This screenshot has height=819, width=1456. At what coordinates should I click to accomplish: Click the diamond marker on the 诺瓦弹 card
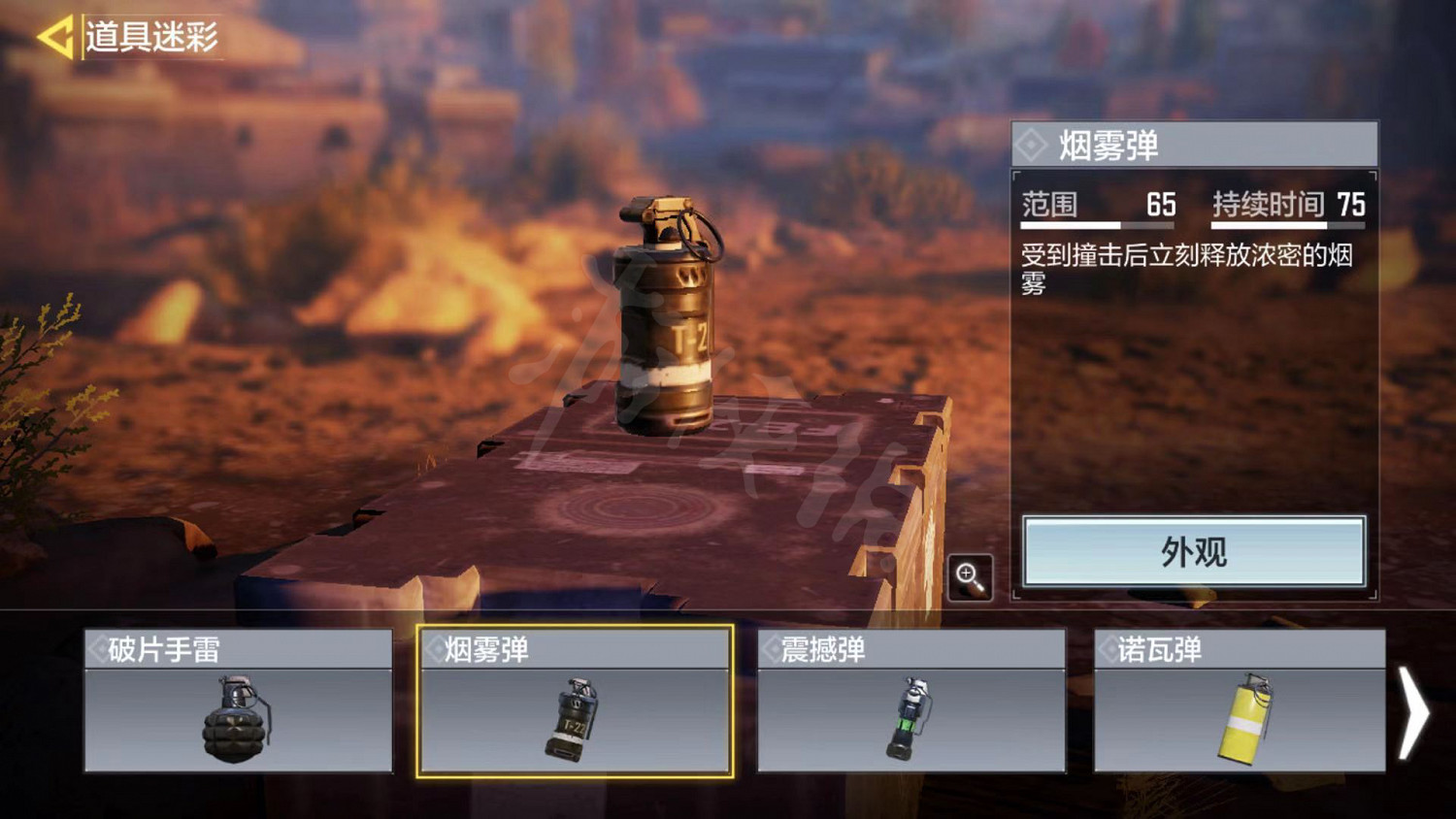pyautogui.click(x=1108, y=647)
